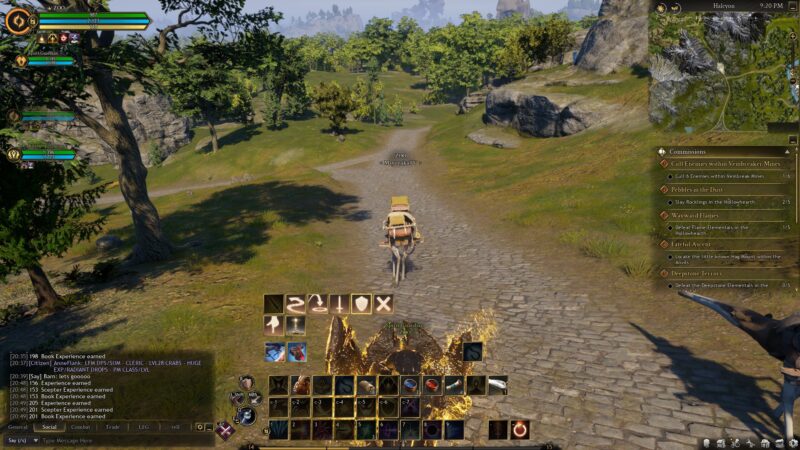Select the Combat chat tab
The height and width of the screenshot is (450, 800).
(x=80, y=426)
